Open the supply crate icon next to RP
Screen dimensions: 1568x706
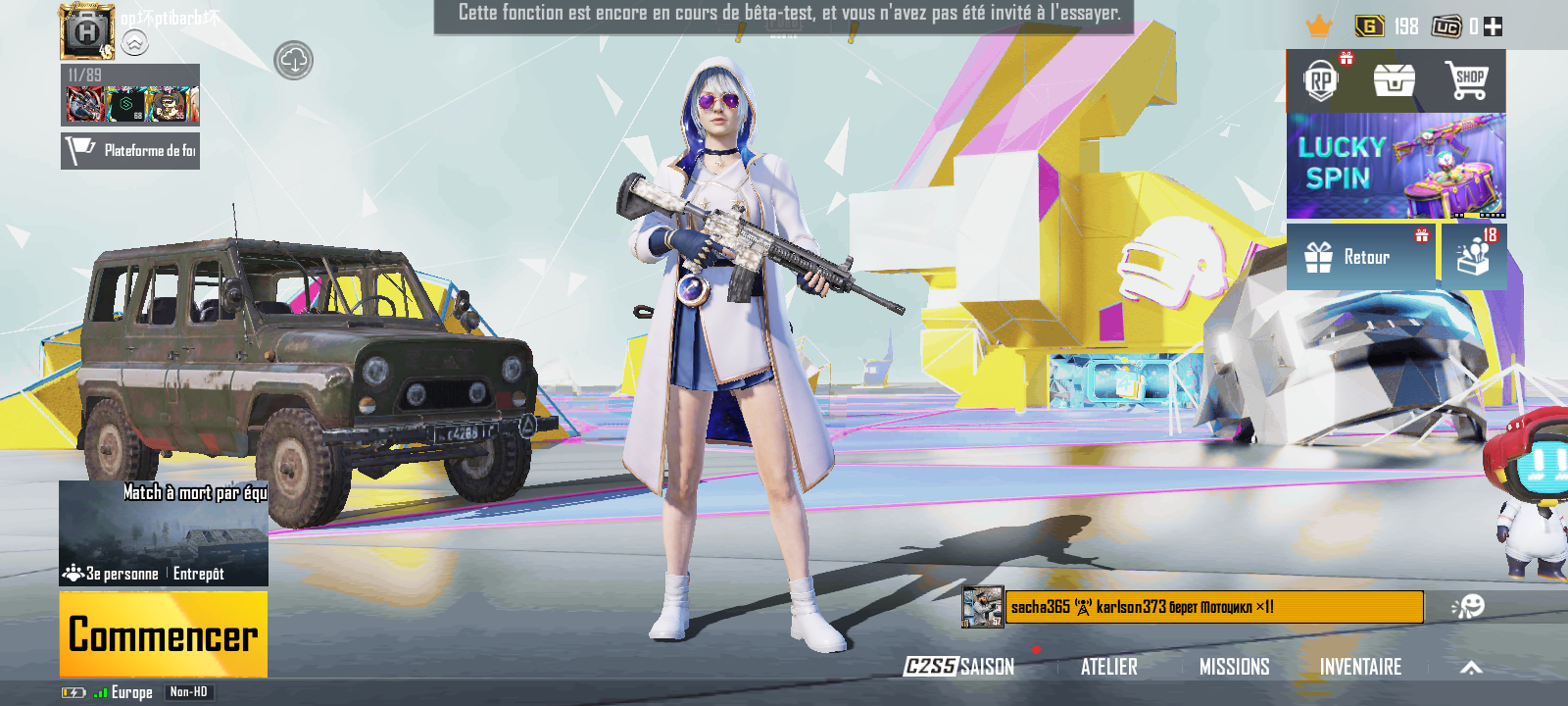[x=1396, y=82]
